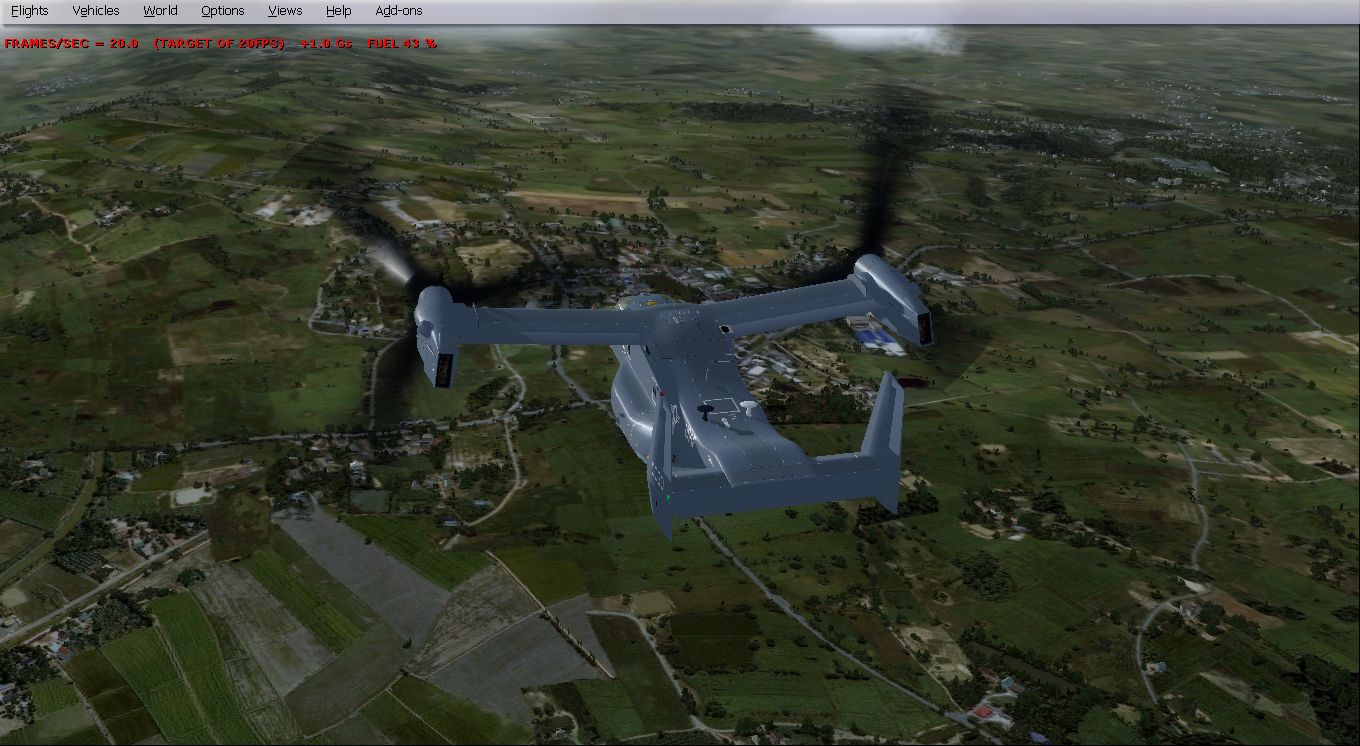Viewport: 1360px width, 746px height.
Task: Open the Vehicles menu
Action: [x=96, y=11]
